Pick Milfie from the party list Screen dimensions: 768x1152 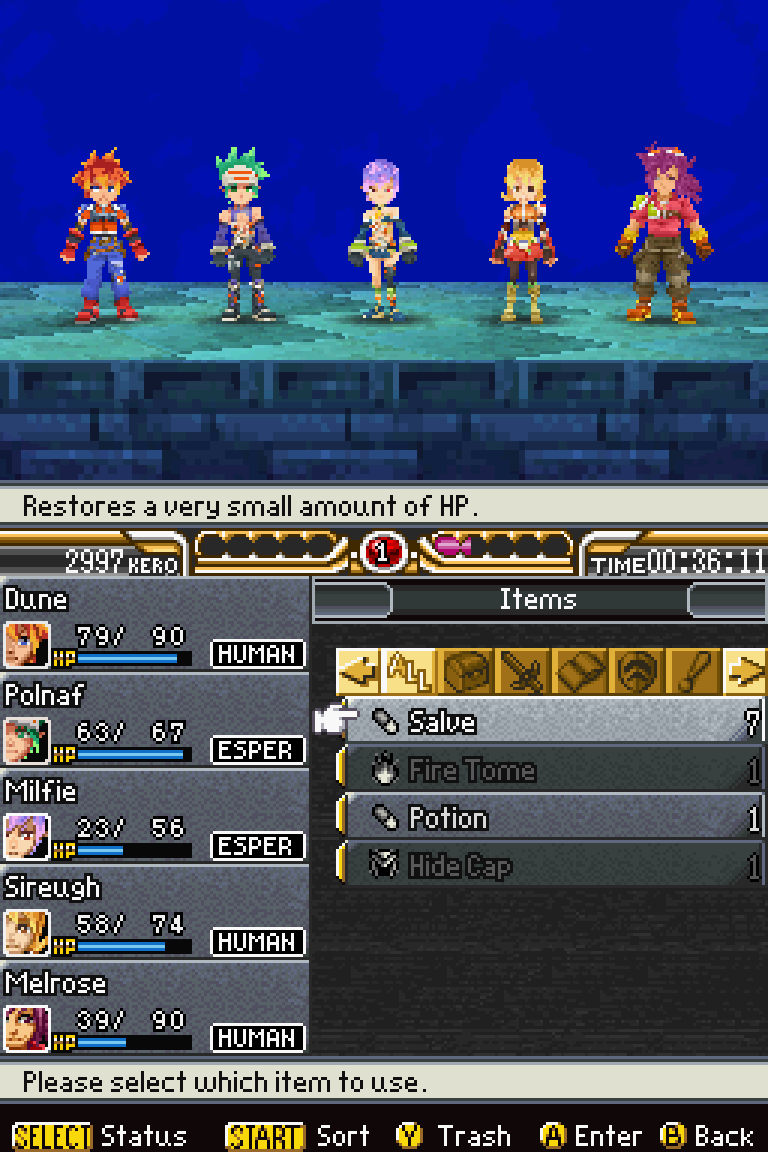[154, 818]
